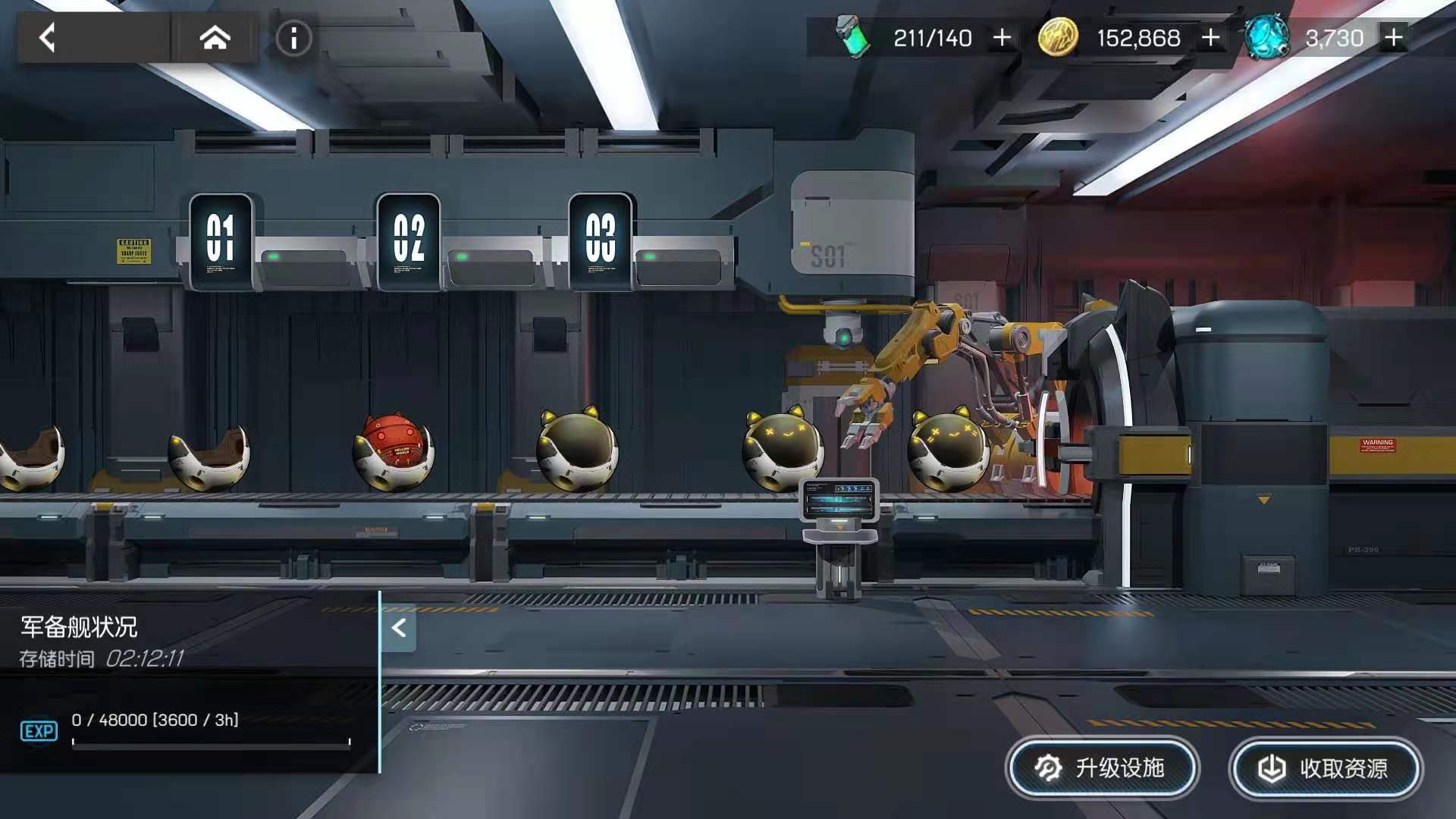Open the info help icon
This screenshot has height=819, width=1456.
(x=293, y=38)
